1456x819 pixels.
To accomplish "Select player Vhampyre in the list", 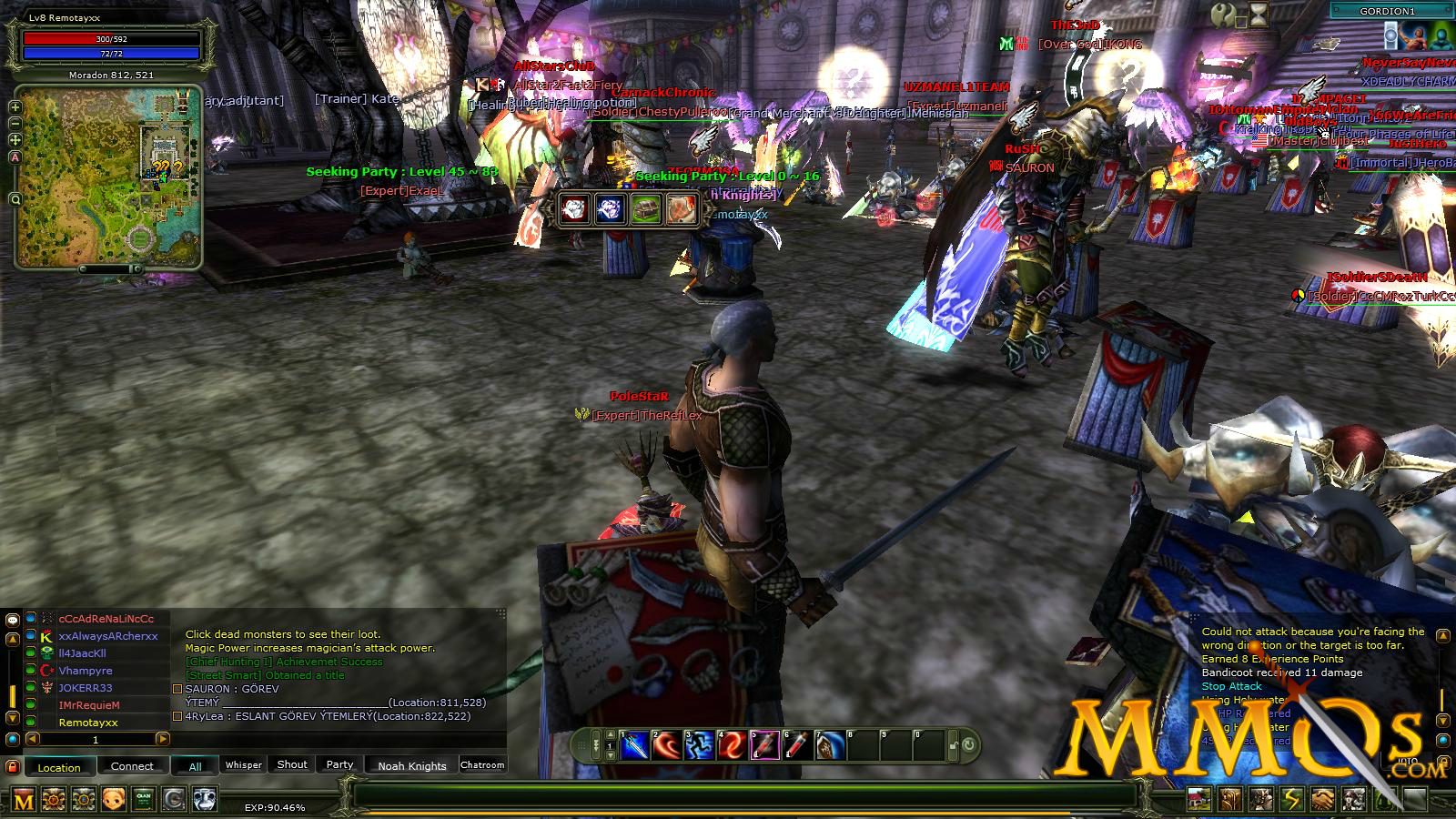I will click(x=86, y=671).
